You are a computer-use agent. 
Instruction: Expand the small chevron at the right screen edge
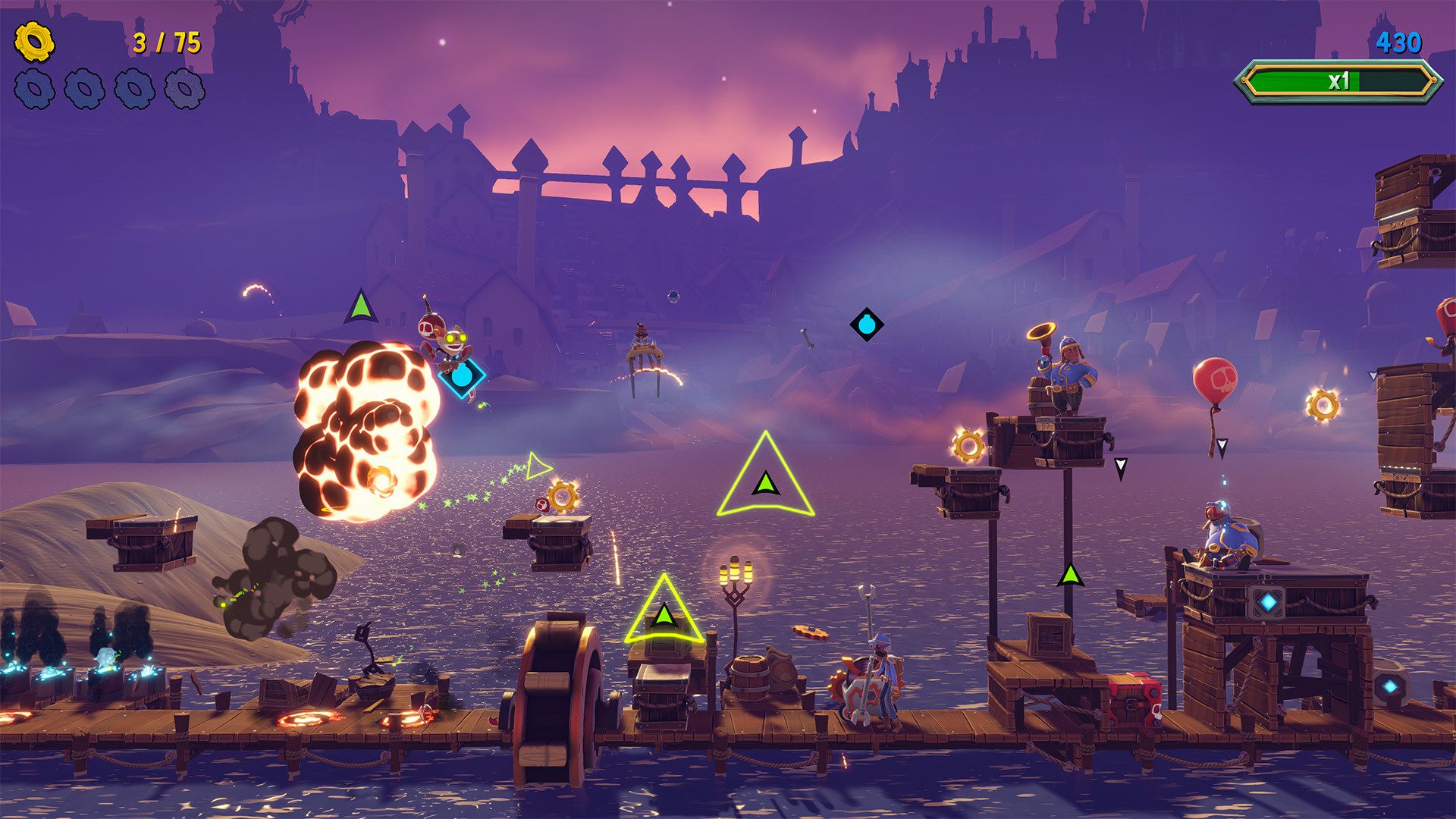coord(1373,375)
